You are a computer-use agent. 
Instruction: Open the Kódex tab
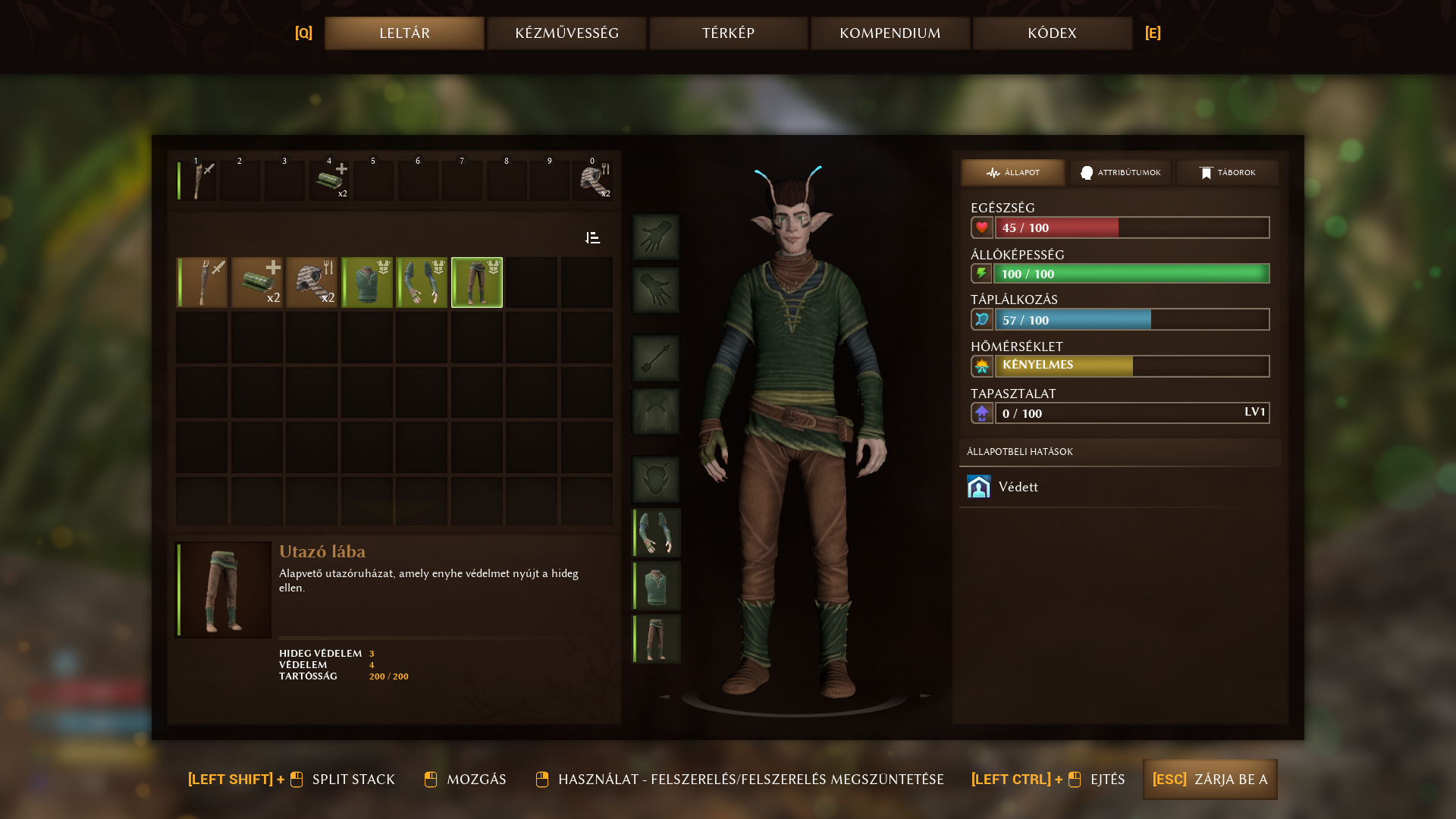click(1052, 33)
